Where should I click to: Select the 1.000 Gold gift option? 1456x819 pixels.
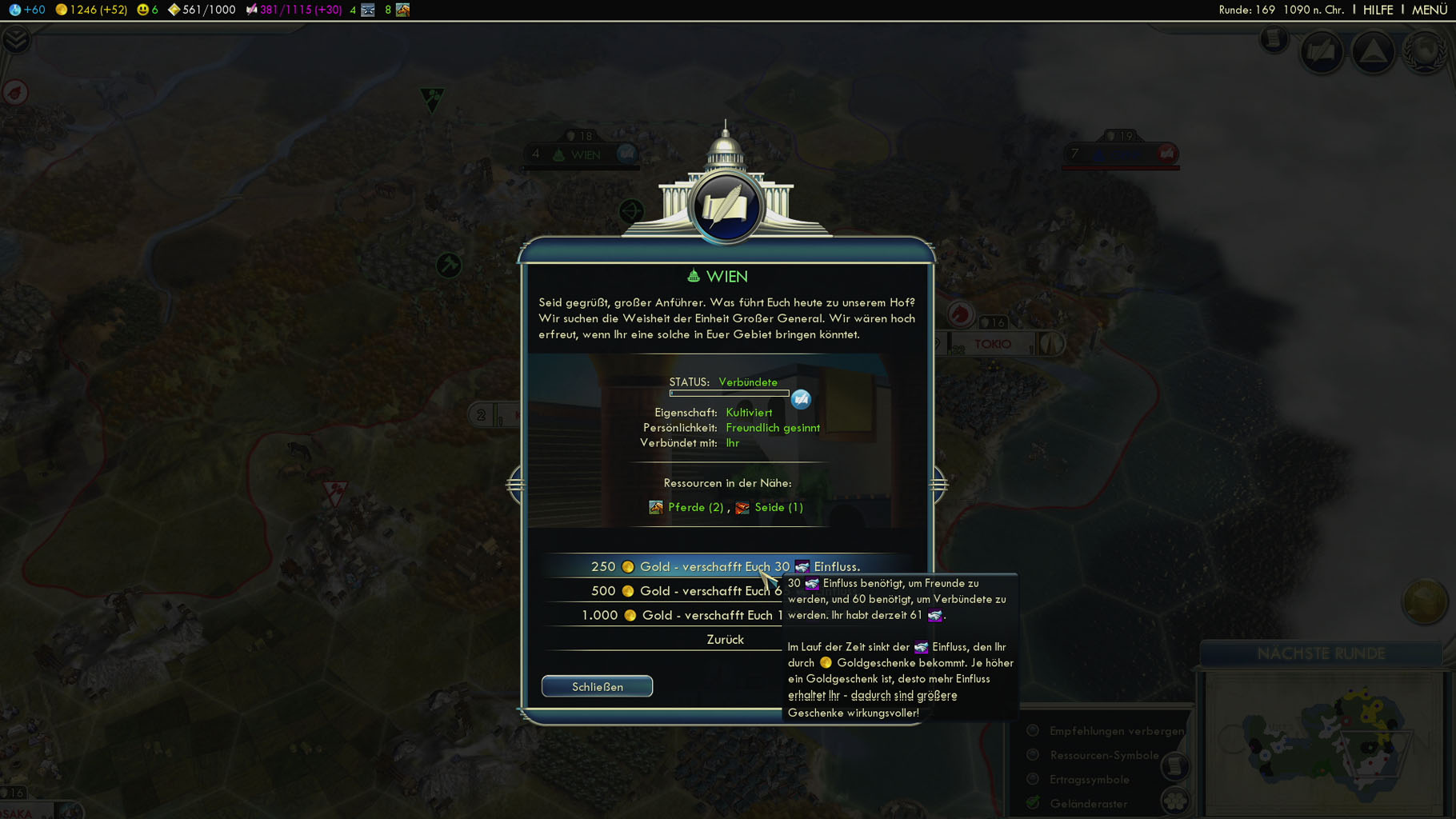point(664,615)
